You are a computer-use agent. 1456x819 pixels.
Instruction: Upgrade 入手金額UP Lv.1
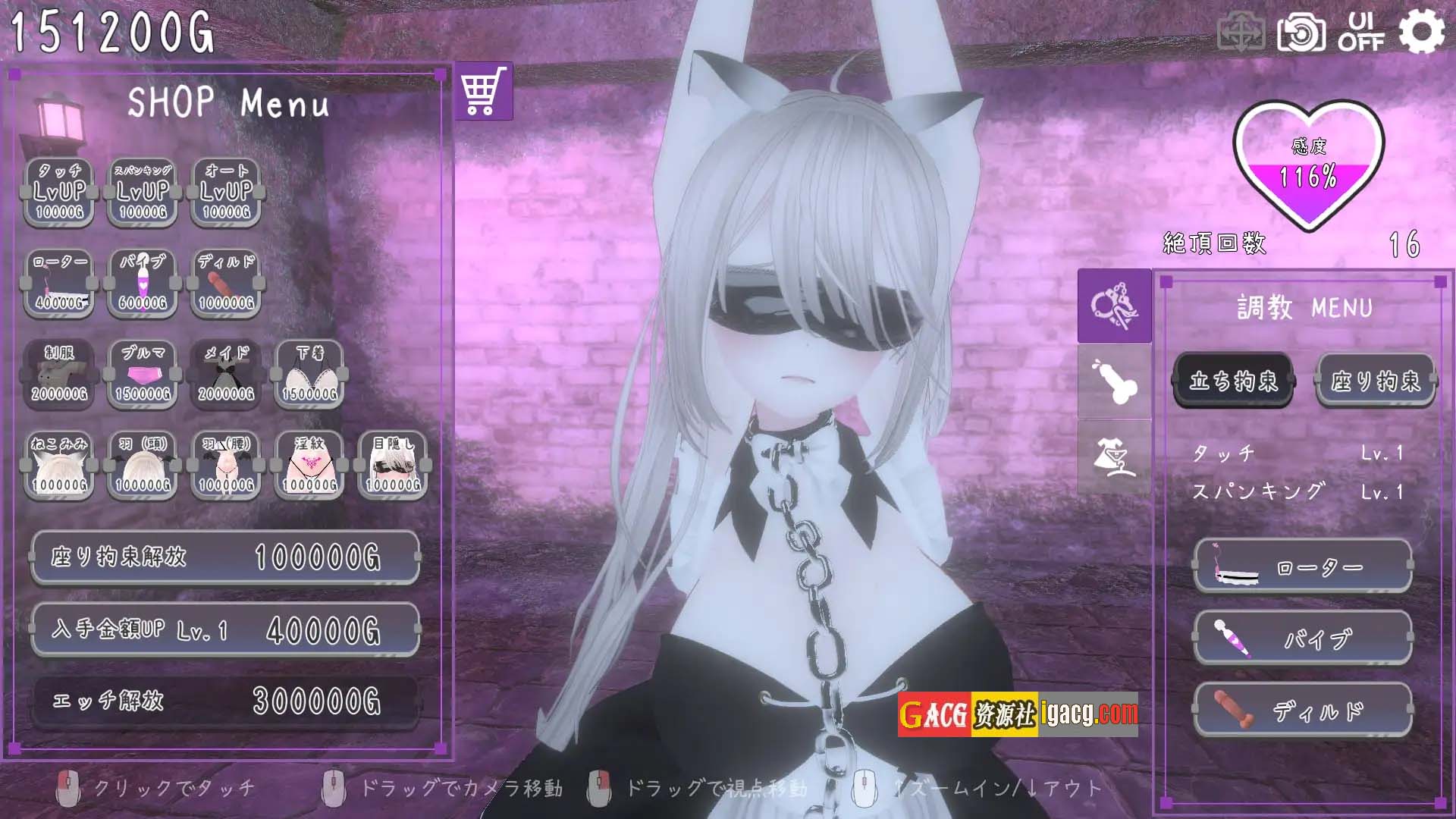coord(225,629)
